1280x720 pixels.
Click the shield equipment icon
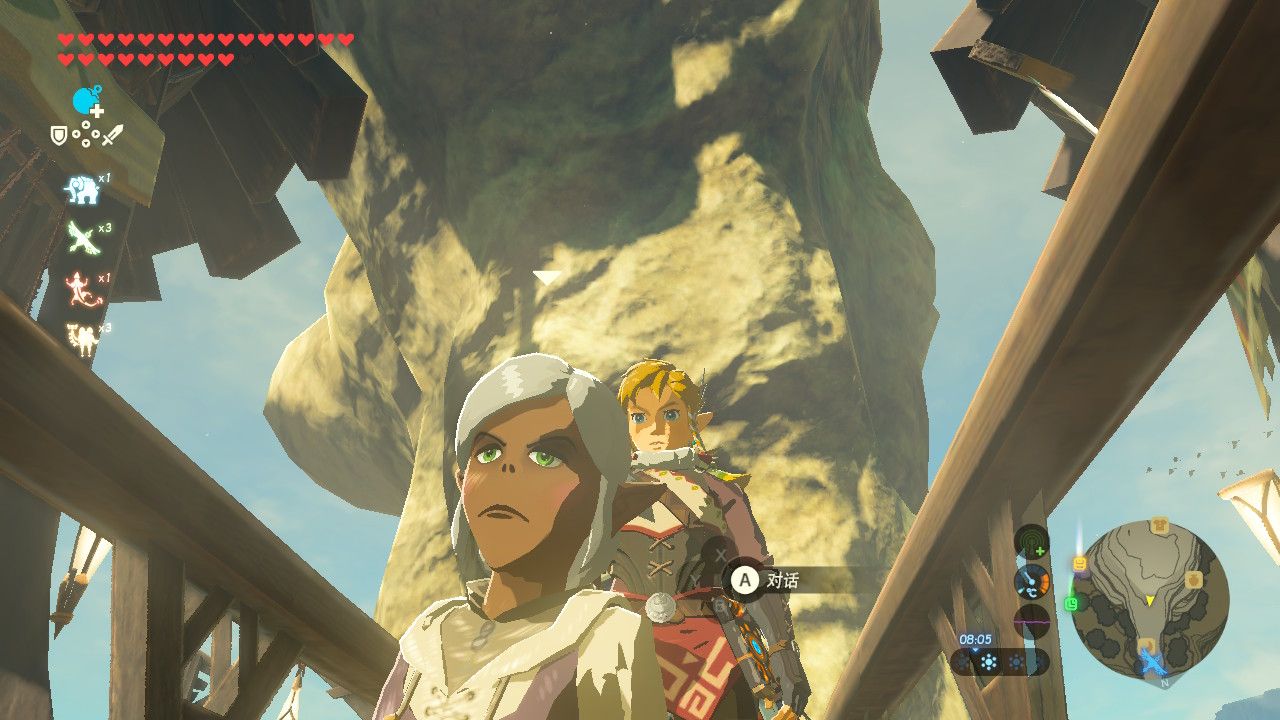click(x=60, y=134)
